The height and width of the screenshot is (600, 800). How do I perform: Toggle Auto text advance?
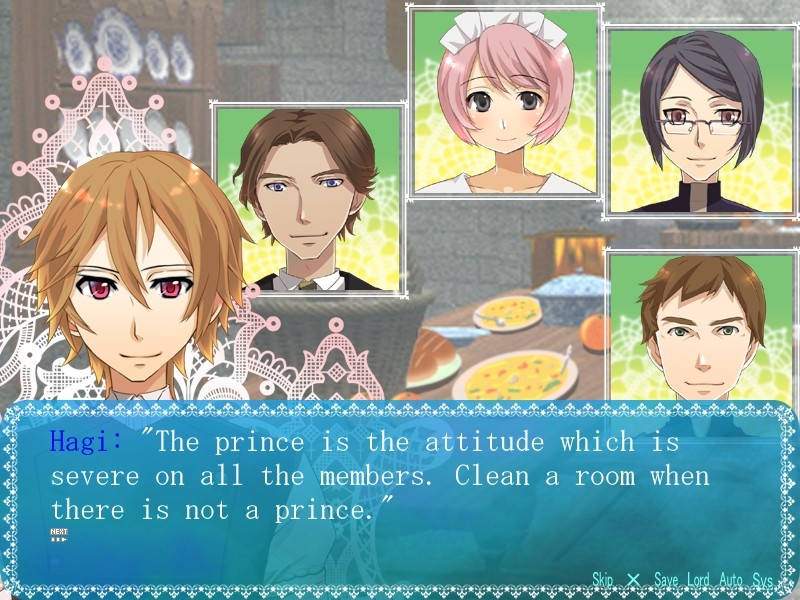(x=730, y=580)
